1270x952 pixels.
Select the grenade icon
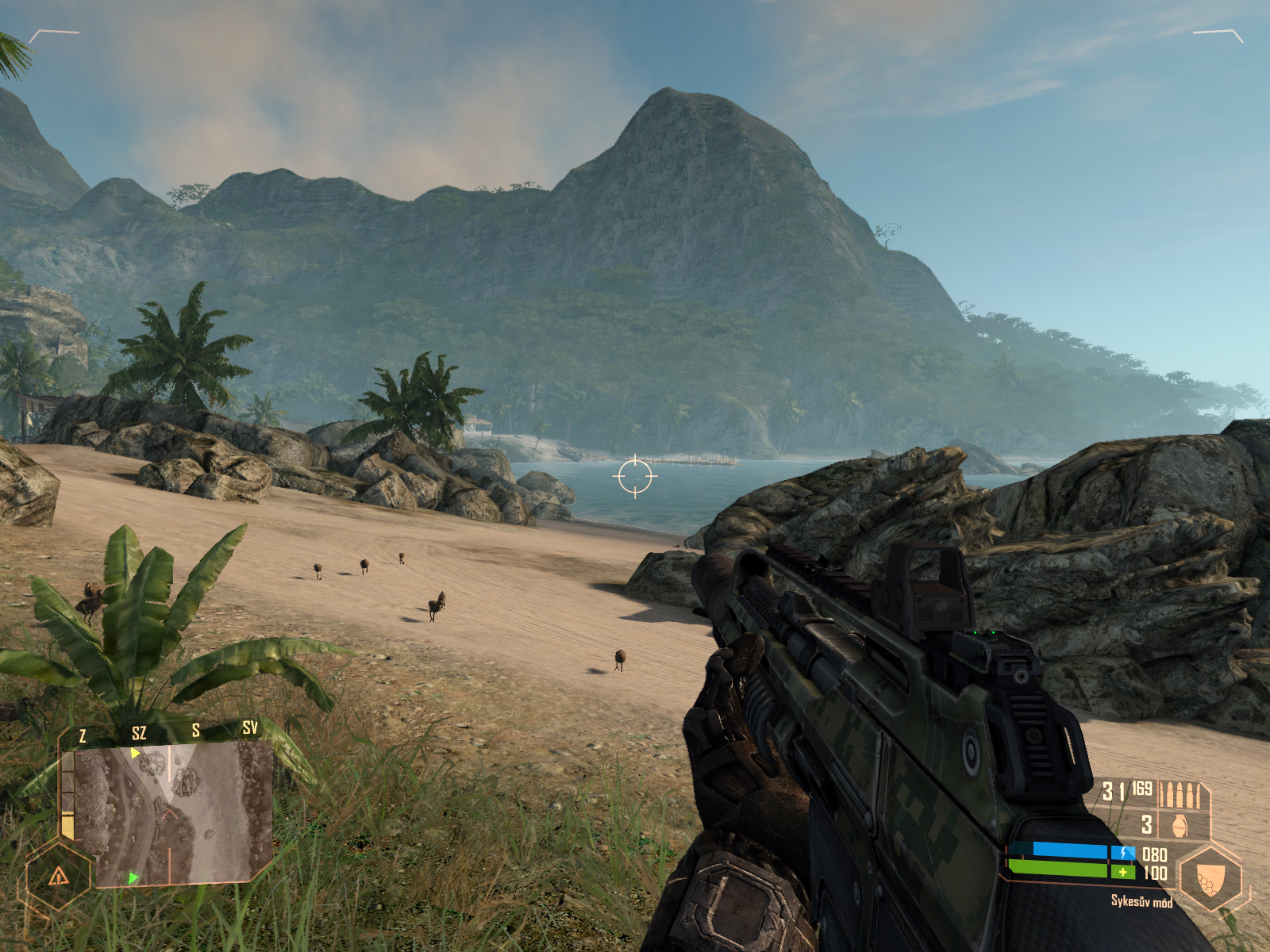click(1180, 825)
